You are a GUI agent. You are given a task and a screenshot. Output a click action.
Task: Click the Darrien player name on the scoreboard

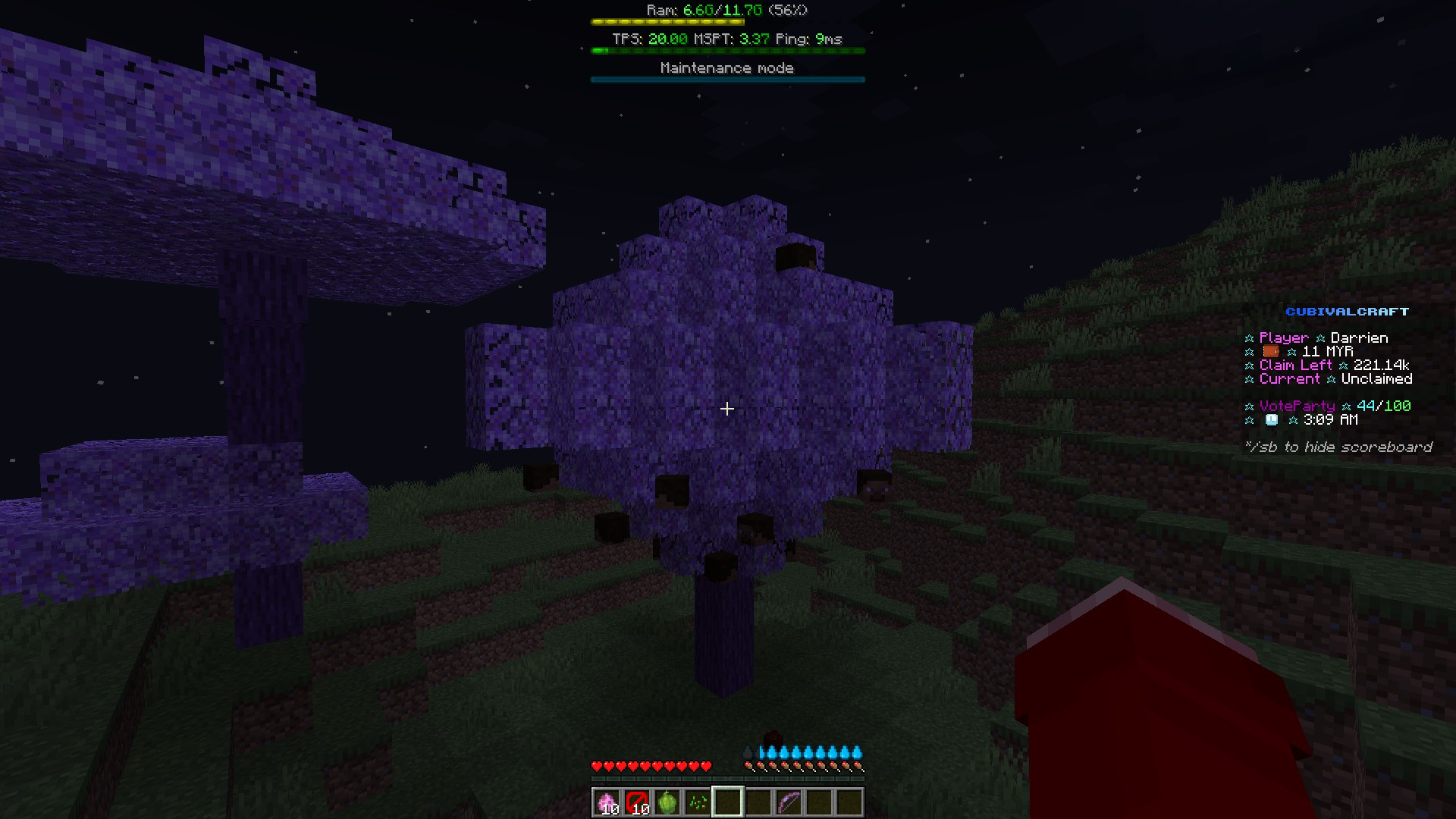pos(1360,337)
